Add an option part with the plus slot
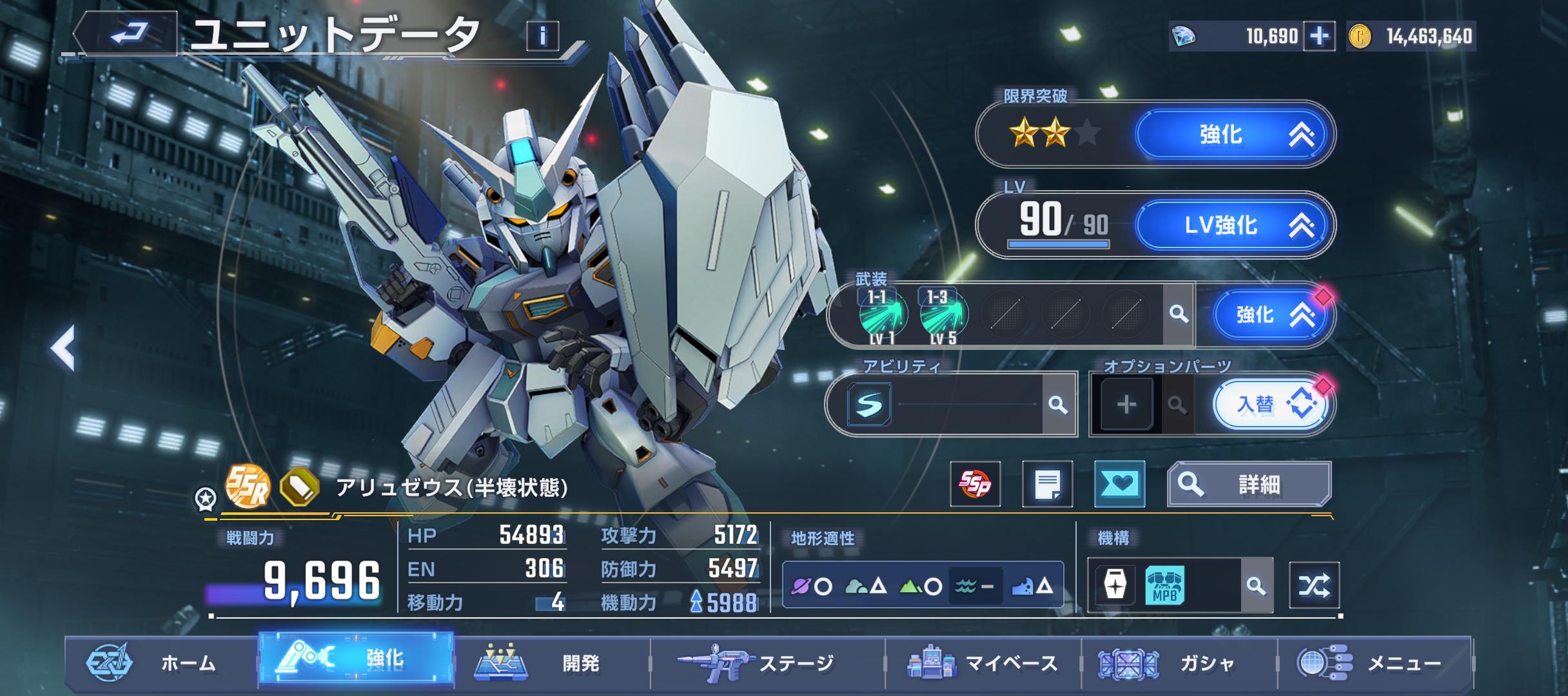 click(x=1126, y=405)
